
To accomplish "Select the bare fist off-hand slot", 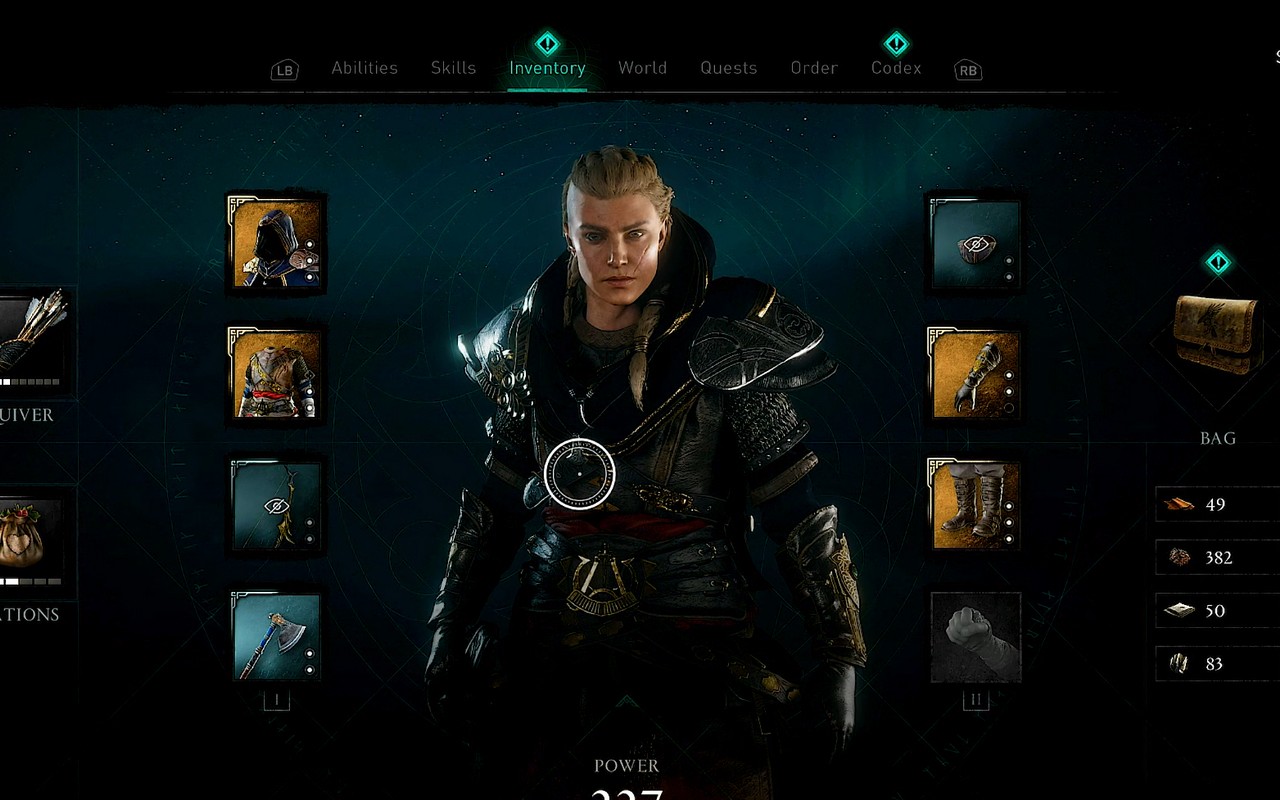I will (975, 637).
